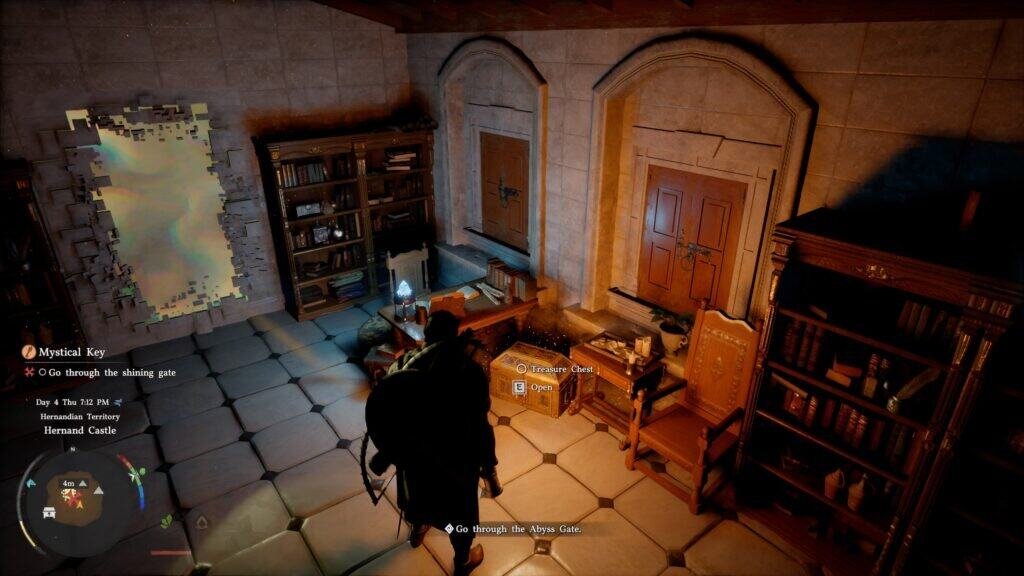Viewport: 1024px width, 576px height.
Task: Click the Hernand Castle location label
Action: [80, 430]
